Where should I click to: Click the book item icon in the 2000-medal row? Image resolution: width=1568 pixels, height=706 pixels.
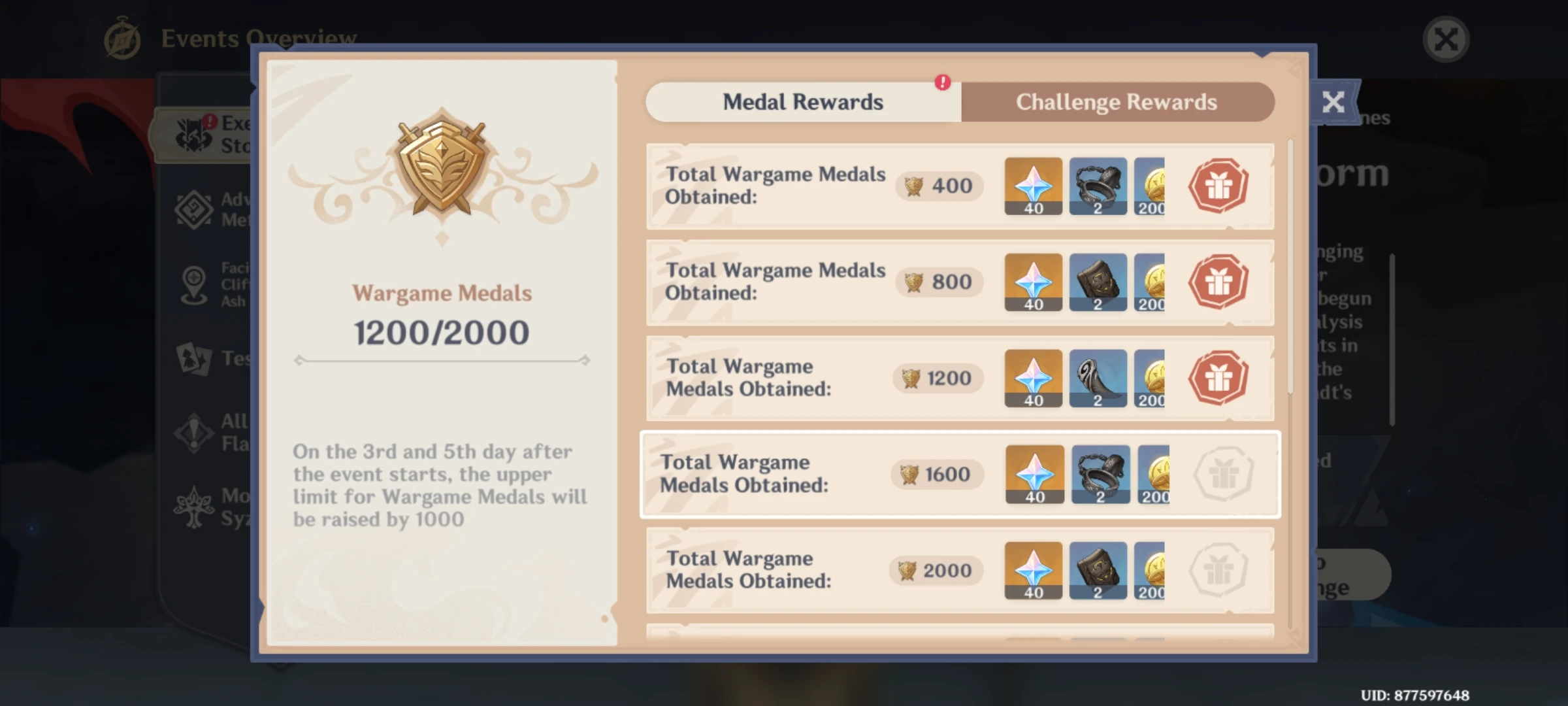1098,570
